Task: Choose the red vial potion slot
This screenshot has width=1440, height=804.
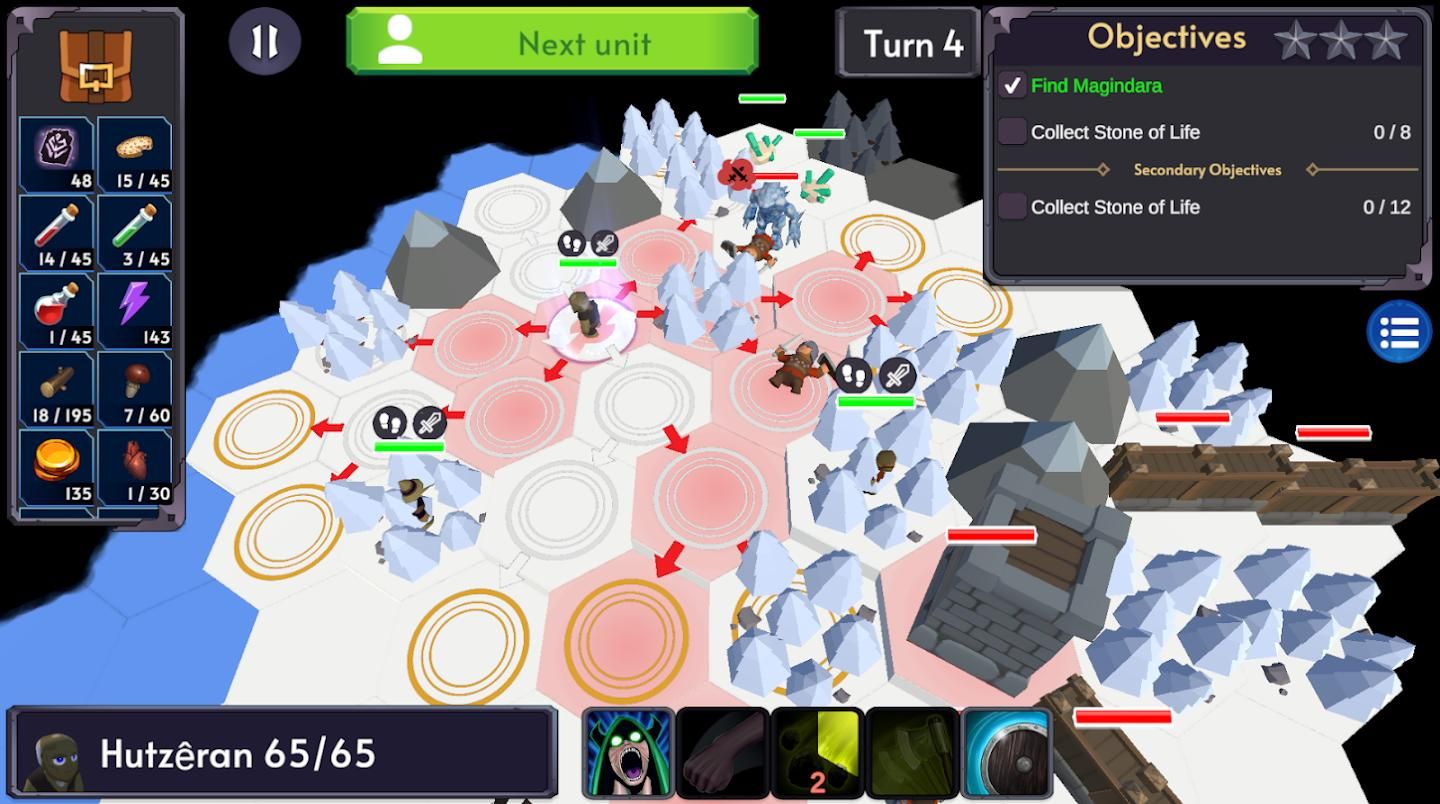Action: pyautogui.click(x=57, y=232)
